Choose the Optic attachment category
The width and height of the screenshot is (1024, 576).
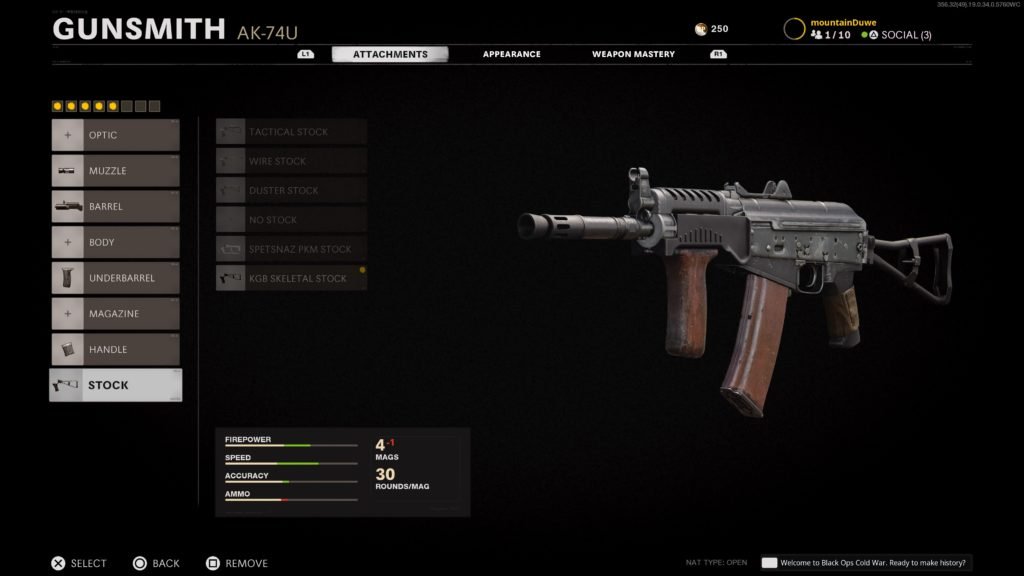115,135
